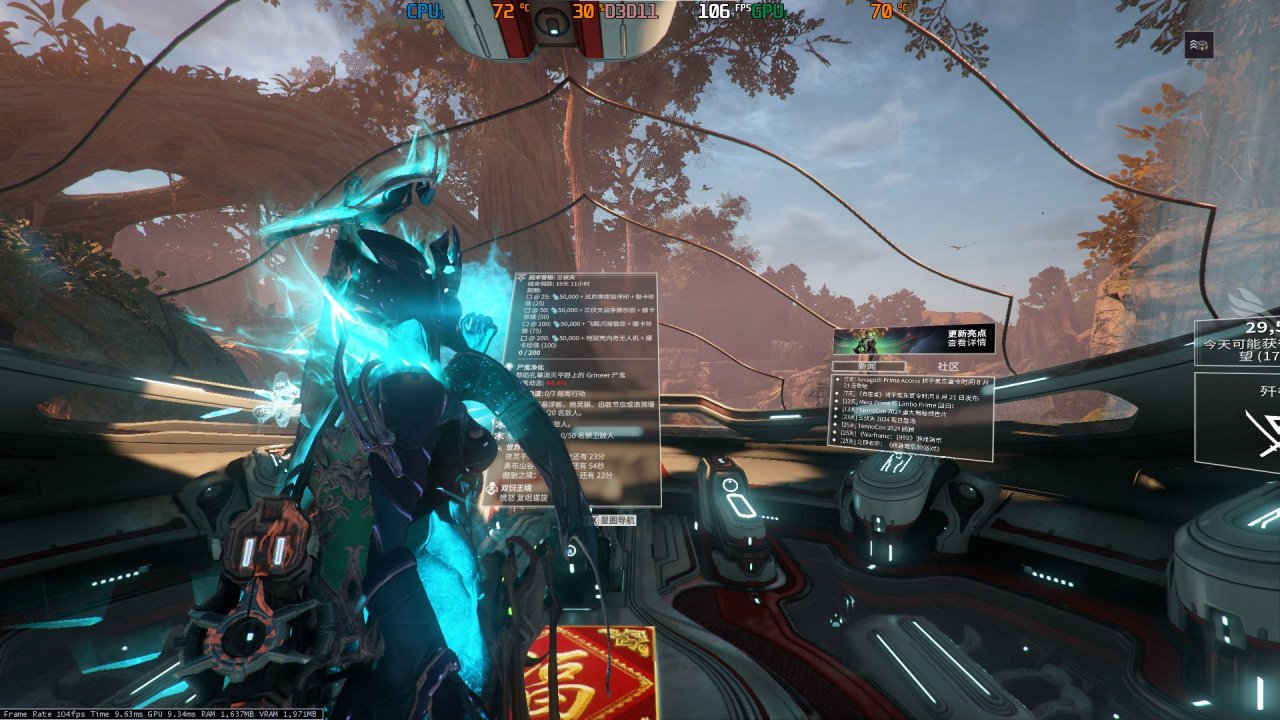
Task: Click the stacked-layers icon in the top-right corner
Action: (x=1199, y=44)
